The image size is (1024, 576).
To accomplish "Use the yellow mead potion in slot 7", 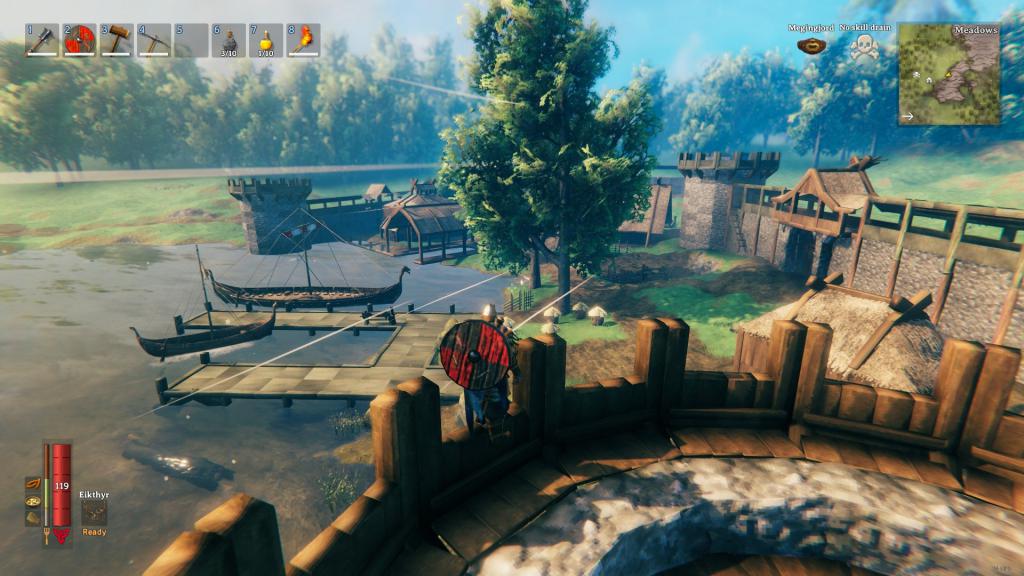I will coord(266,40).
